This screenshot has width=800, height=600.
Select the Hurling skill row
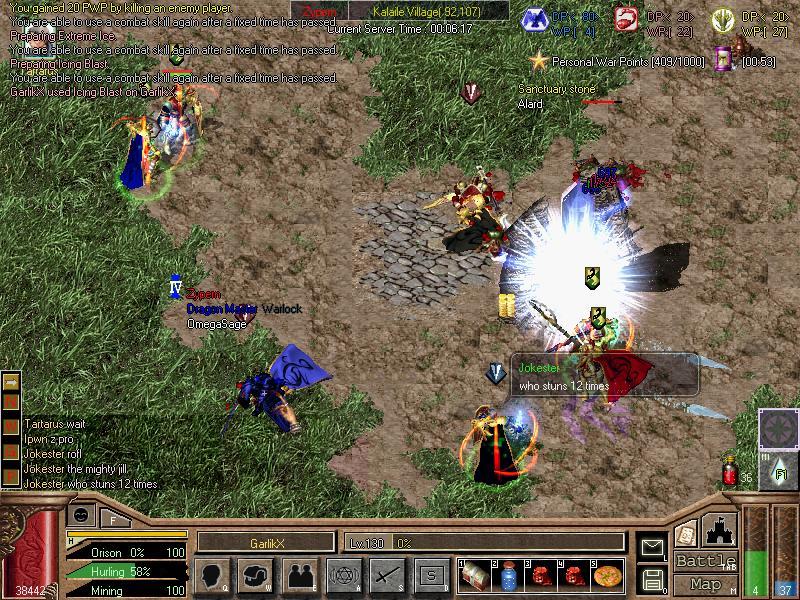point(125,572)
